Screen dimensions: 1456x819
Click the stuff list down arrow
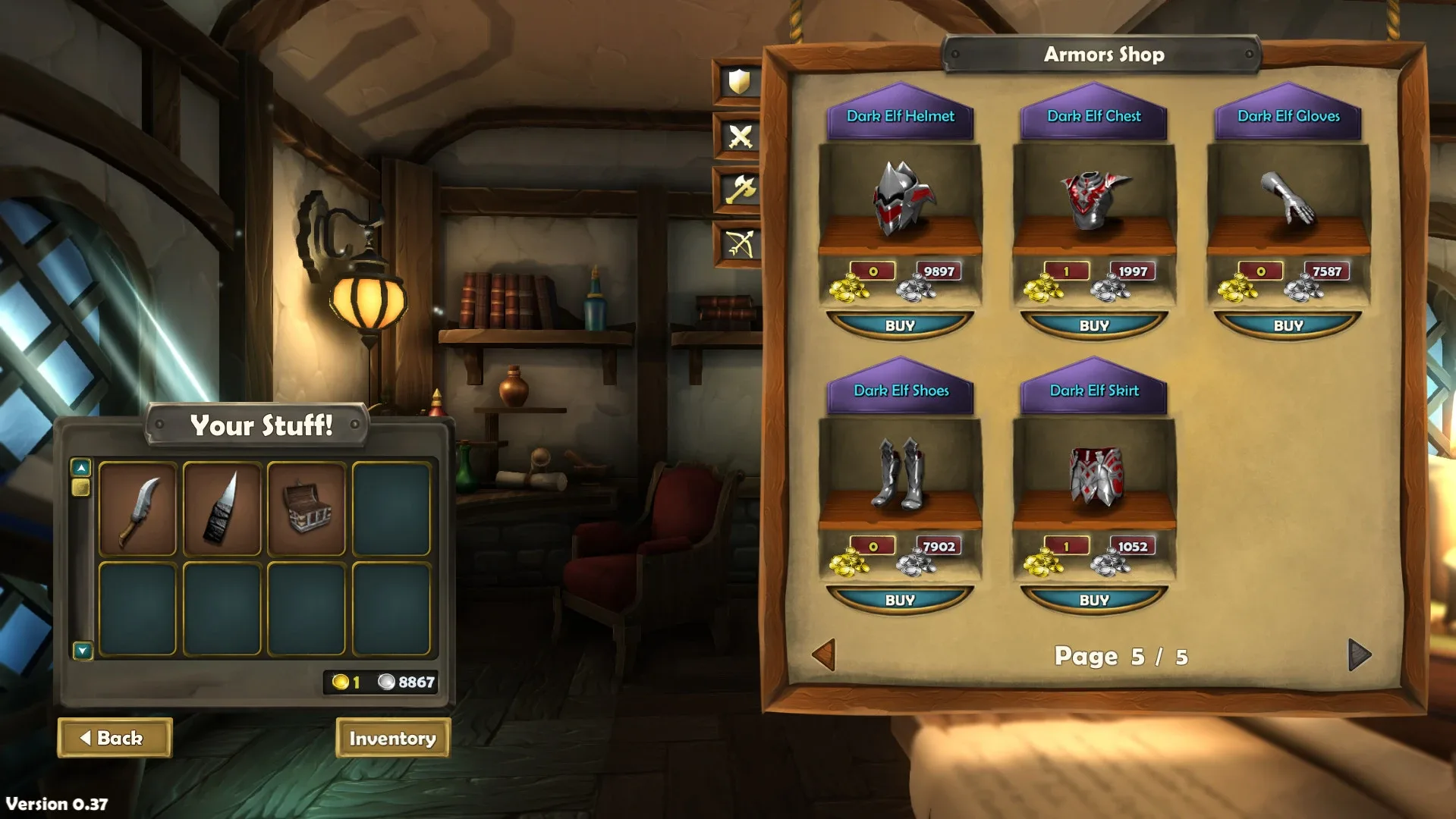(x=82, y=650)
